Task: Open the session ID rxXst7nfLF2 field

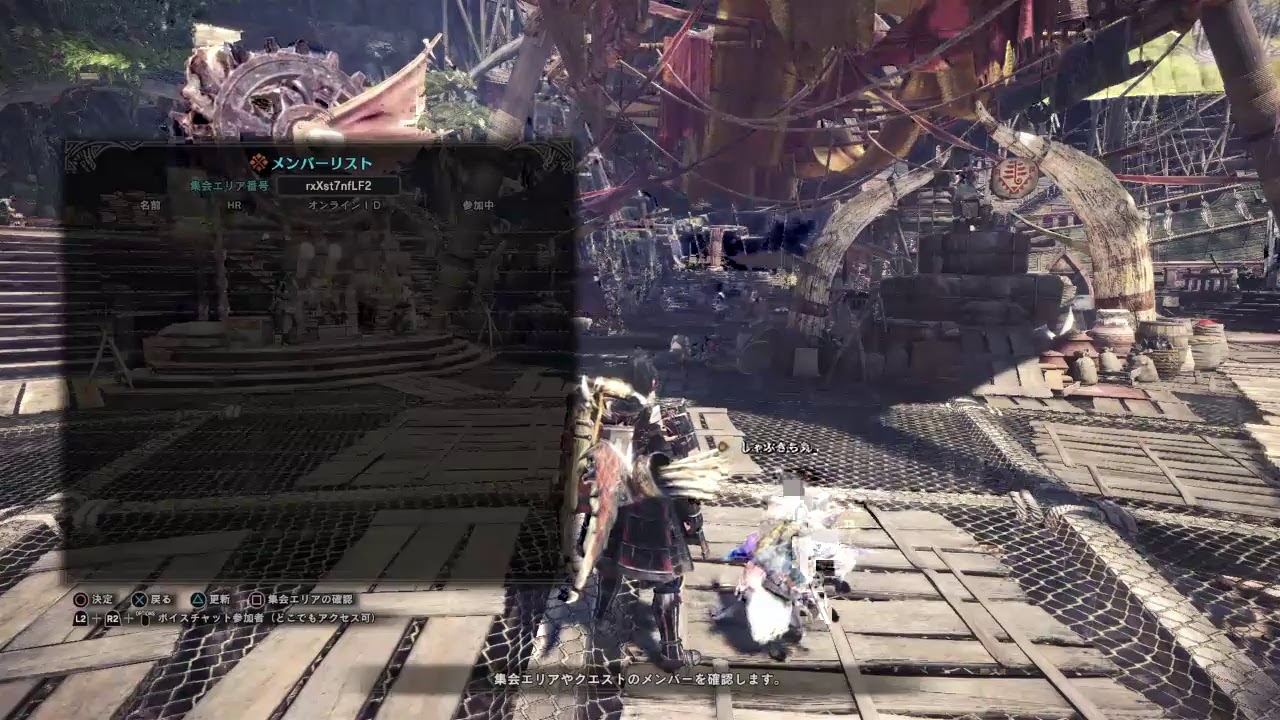Action: click(x=338, y=184)
